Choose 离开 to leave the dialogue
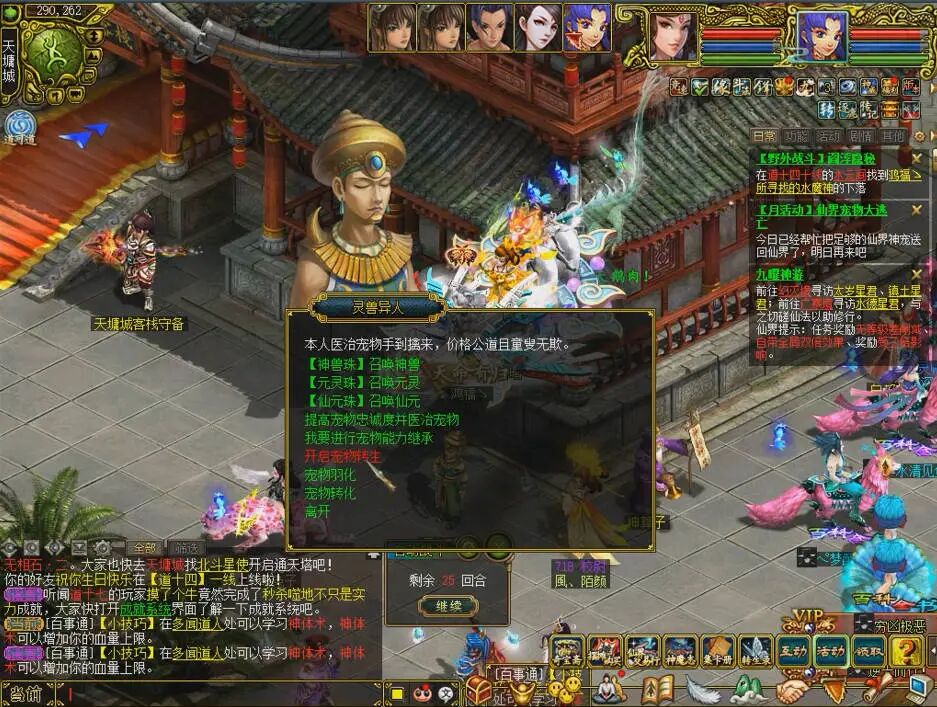This screenshot has height=707, width=937. (x=317, y=510)
